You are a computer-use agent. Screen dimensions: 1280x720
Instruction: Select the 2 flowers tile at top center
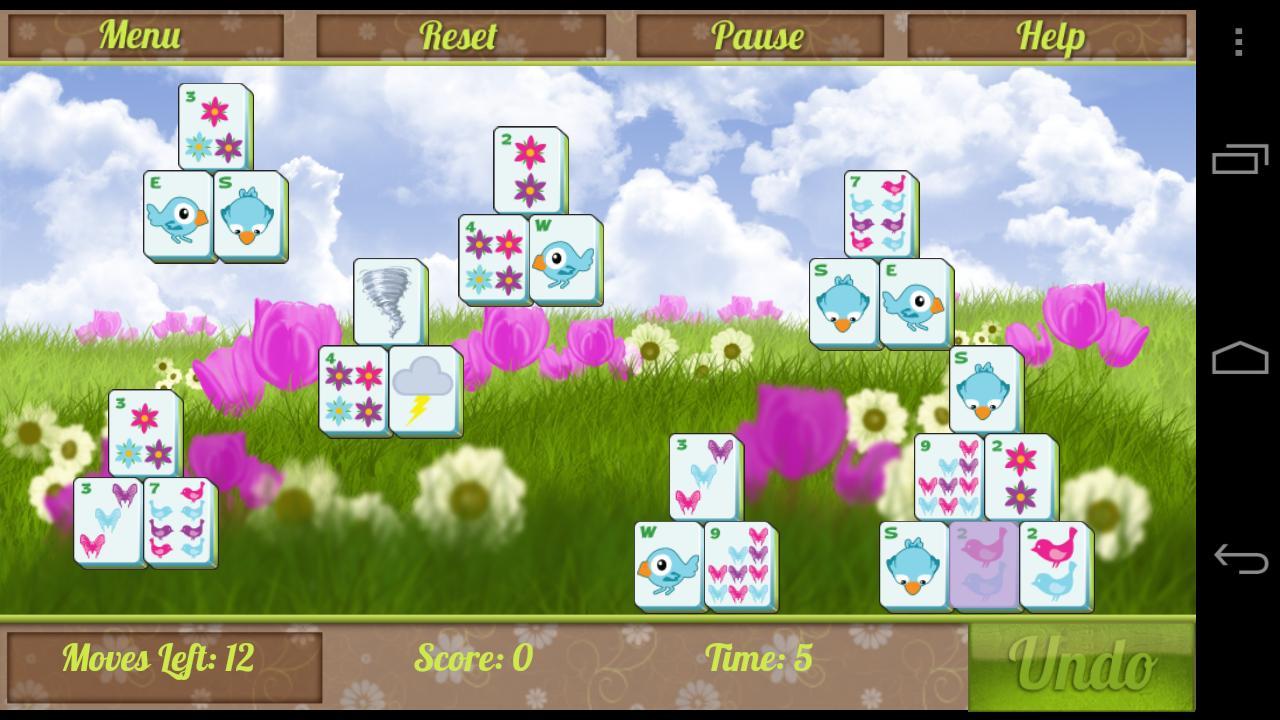[530, 170]
